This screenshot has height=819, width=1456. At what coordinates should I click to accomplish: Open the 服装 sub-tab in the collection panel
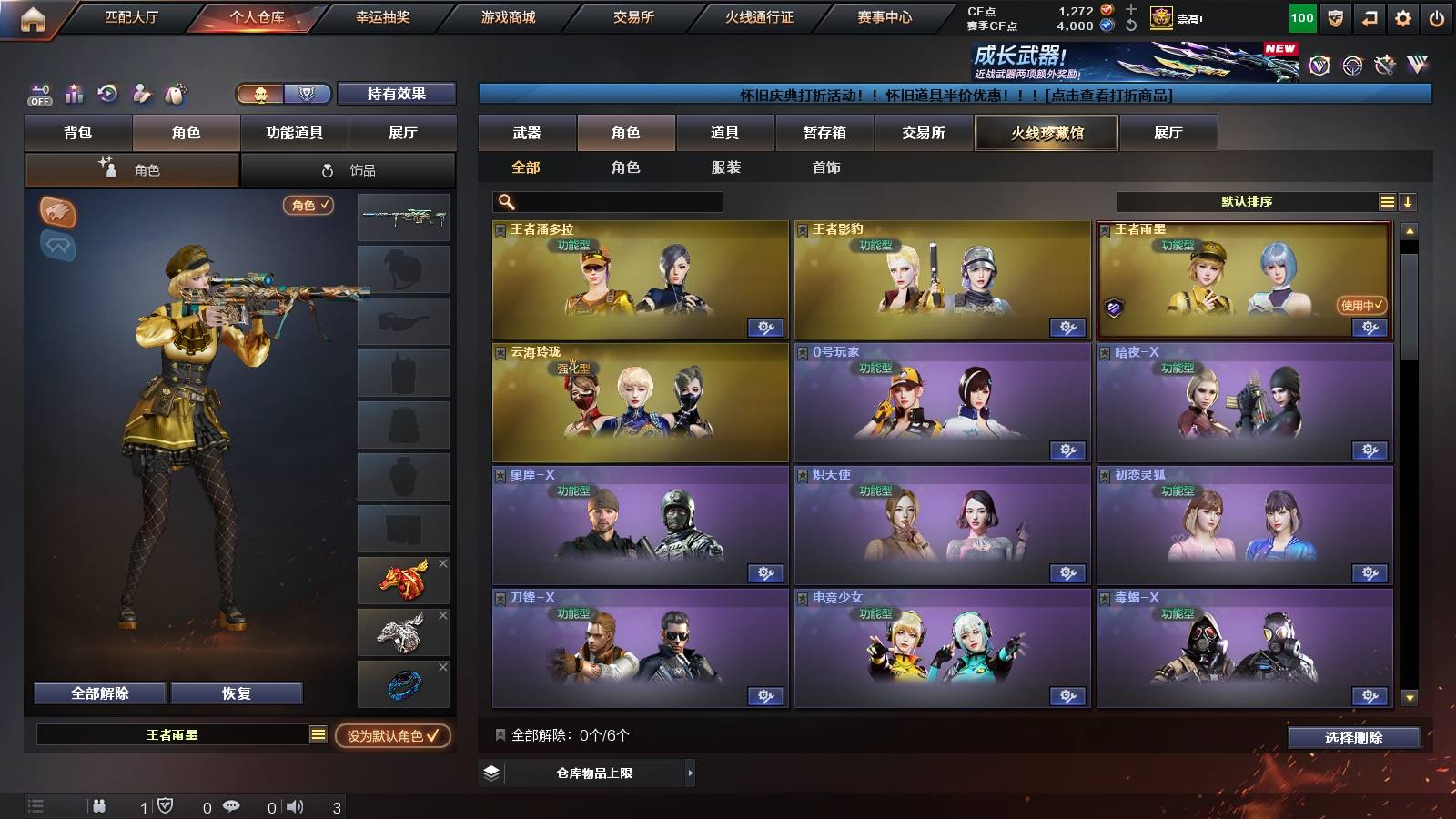(x=725, y=167)
